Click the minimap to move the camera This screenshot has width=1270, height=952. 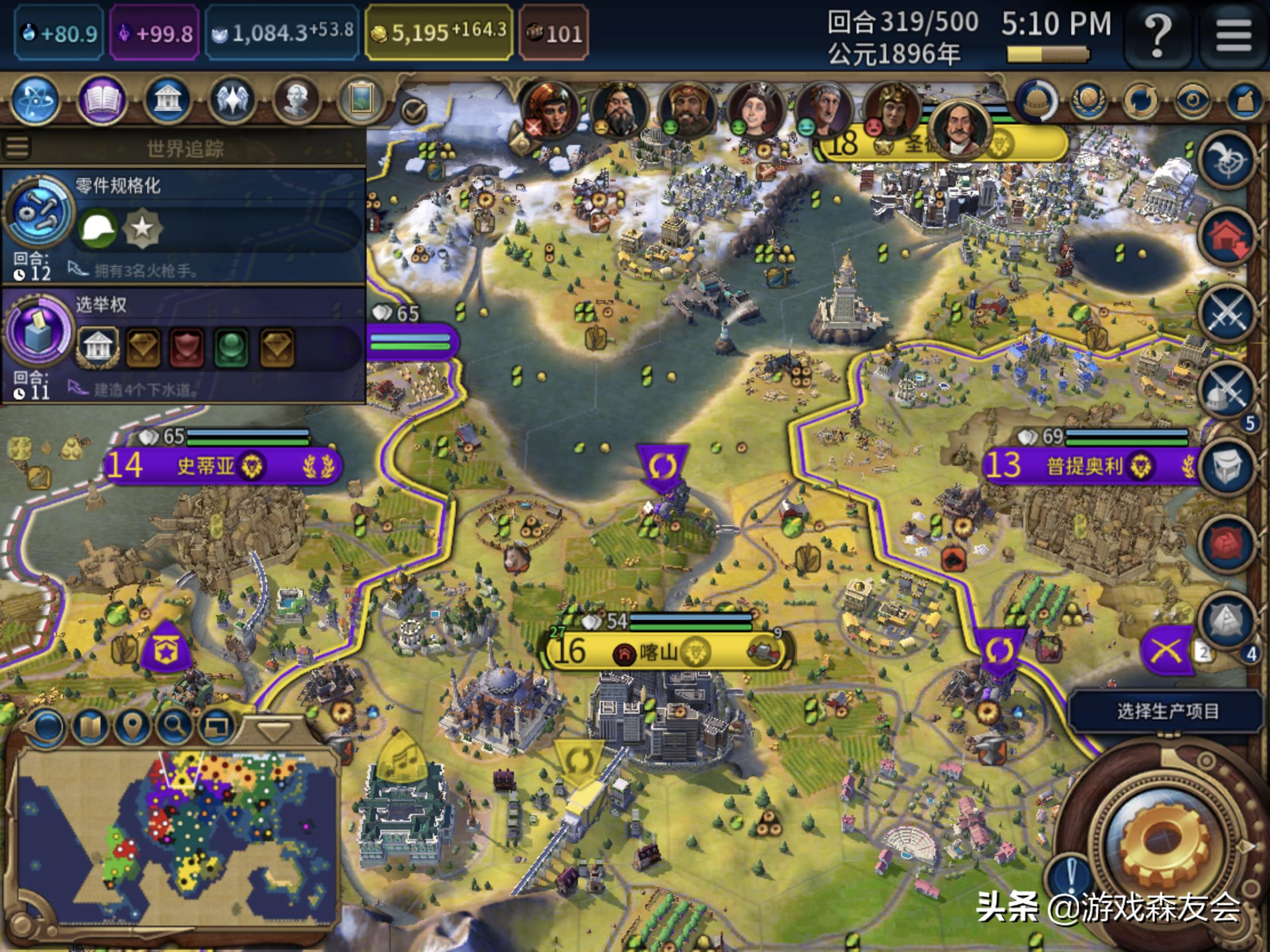click(178, 838)
